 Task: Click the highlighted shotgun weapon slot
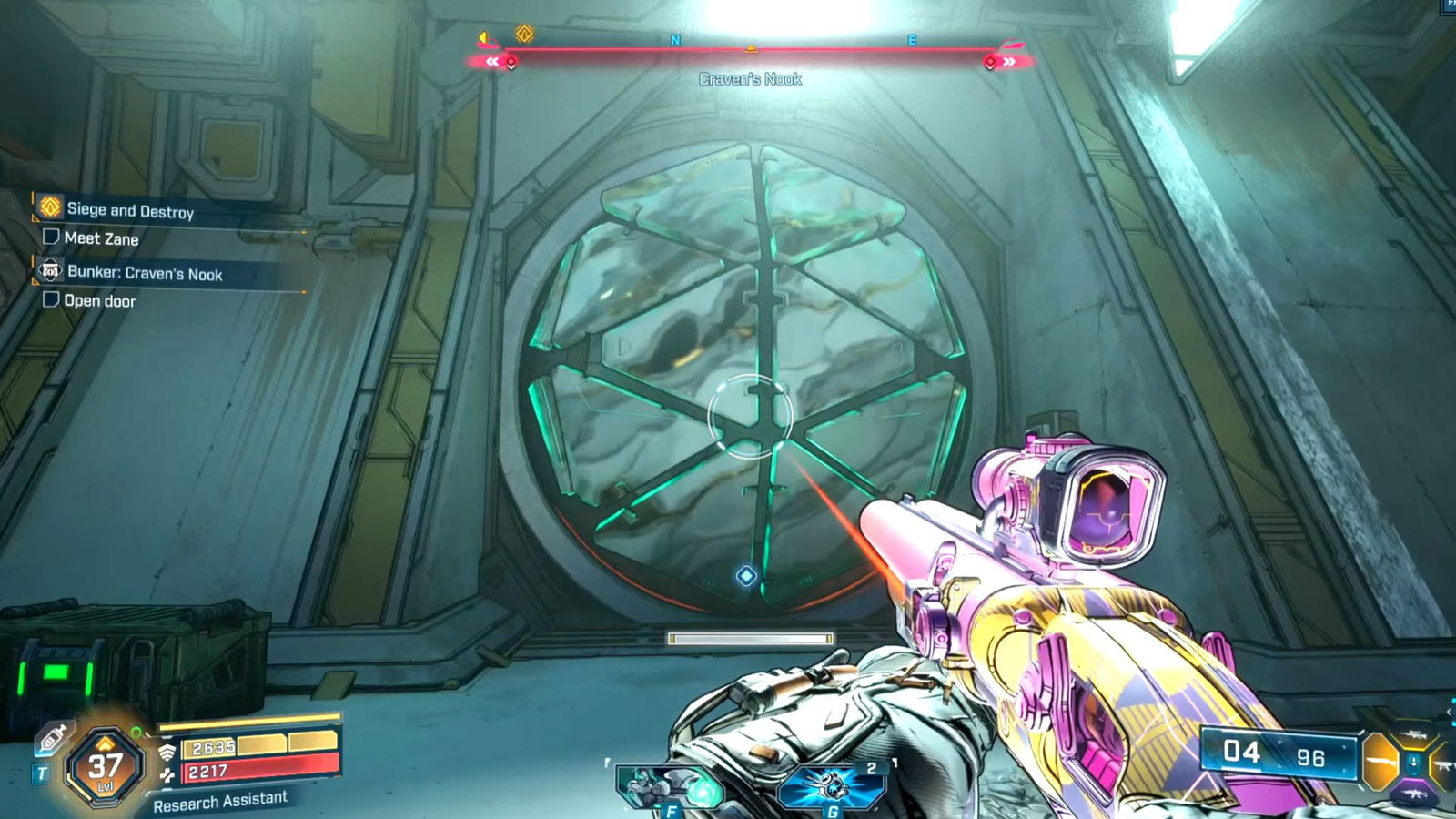(x=1378, y=761)
